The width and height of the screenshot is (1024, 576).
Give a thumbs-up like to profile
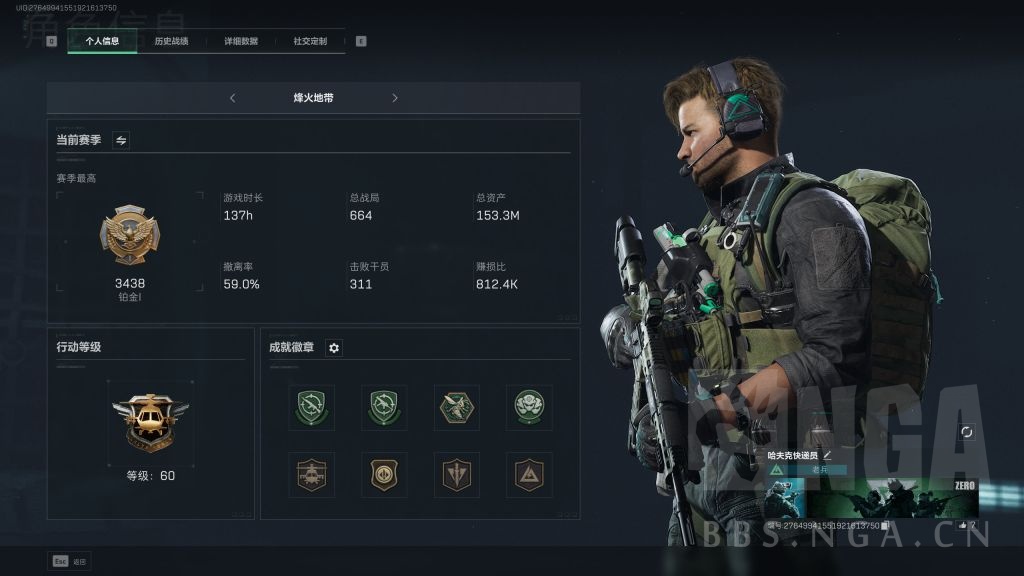coord(963,525)
